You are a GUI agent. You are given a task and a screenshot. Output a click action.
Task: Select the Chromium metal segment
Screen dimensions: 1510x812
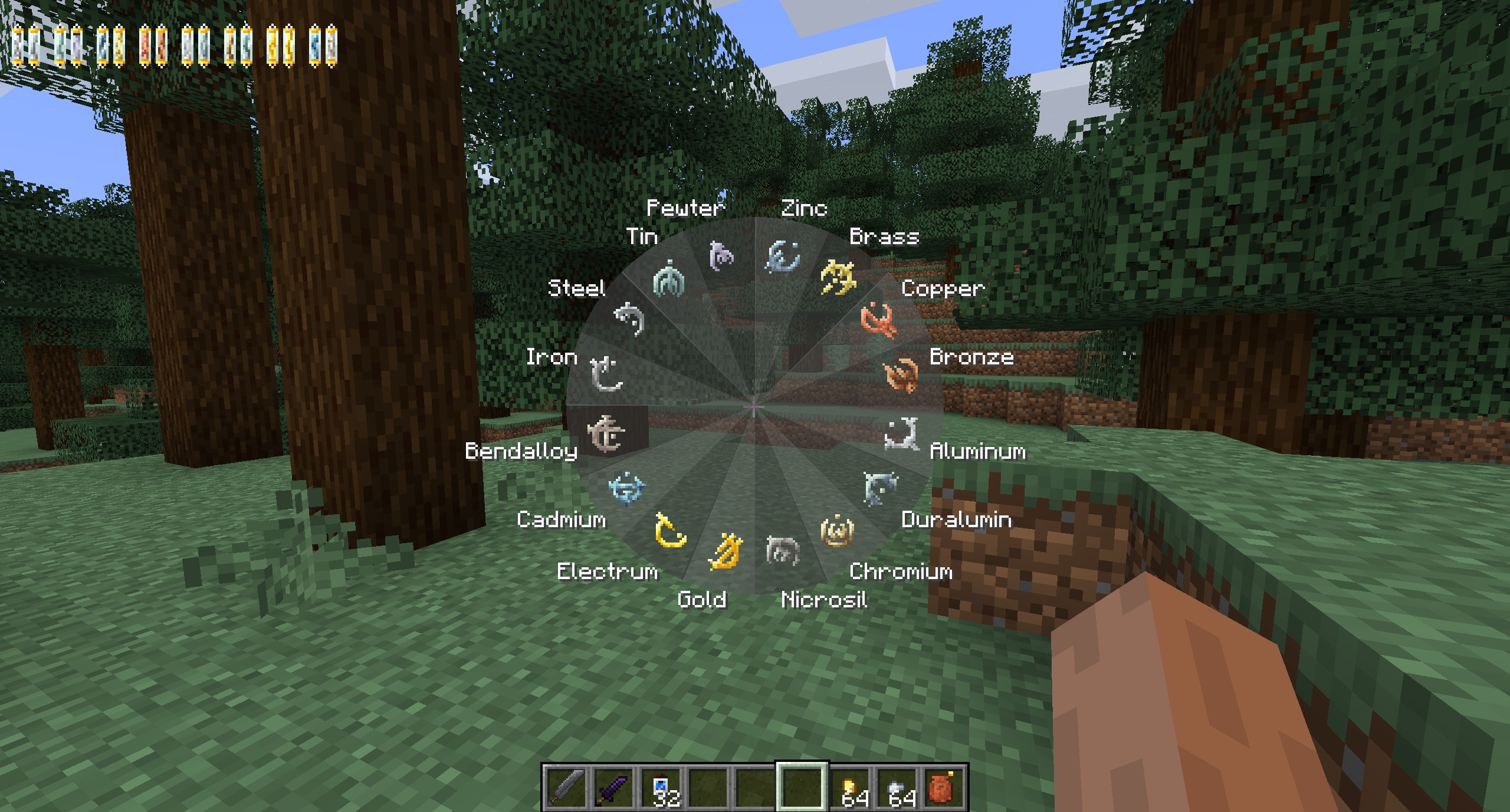[838, 530]
